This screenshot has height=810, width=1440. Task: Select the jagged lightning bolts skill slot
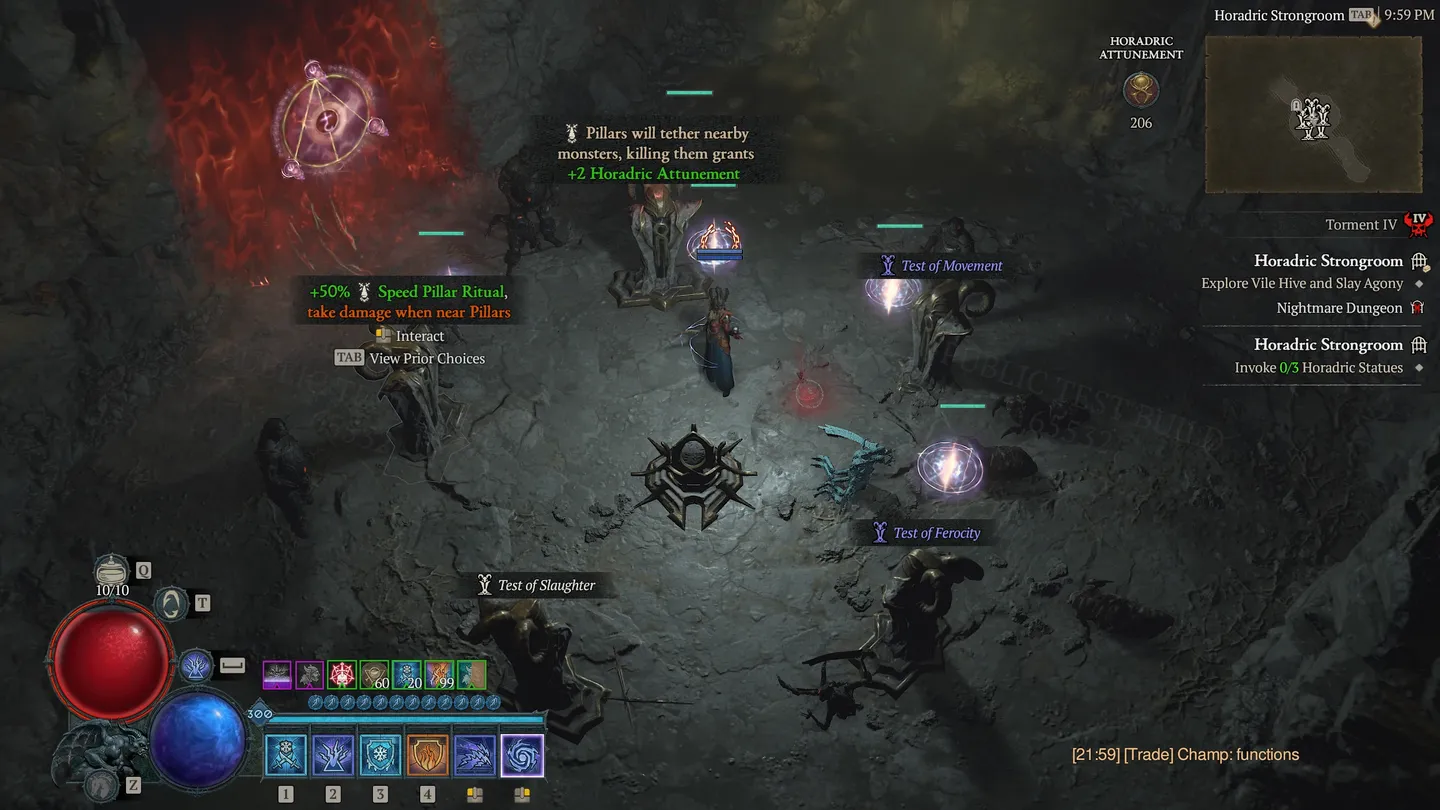coord(475,756)
